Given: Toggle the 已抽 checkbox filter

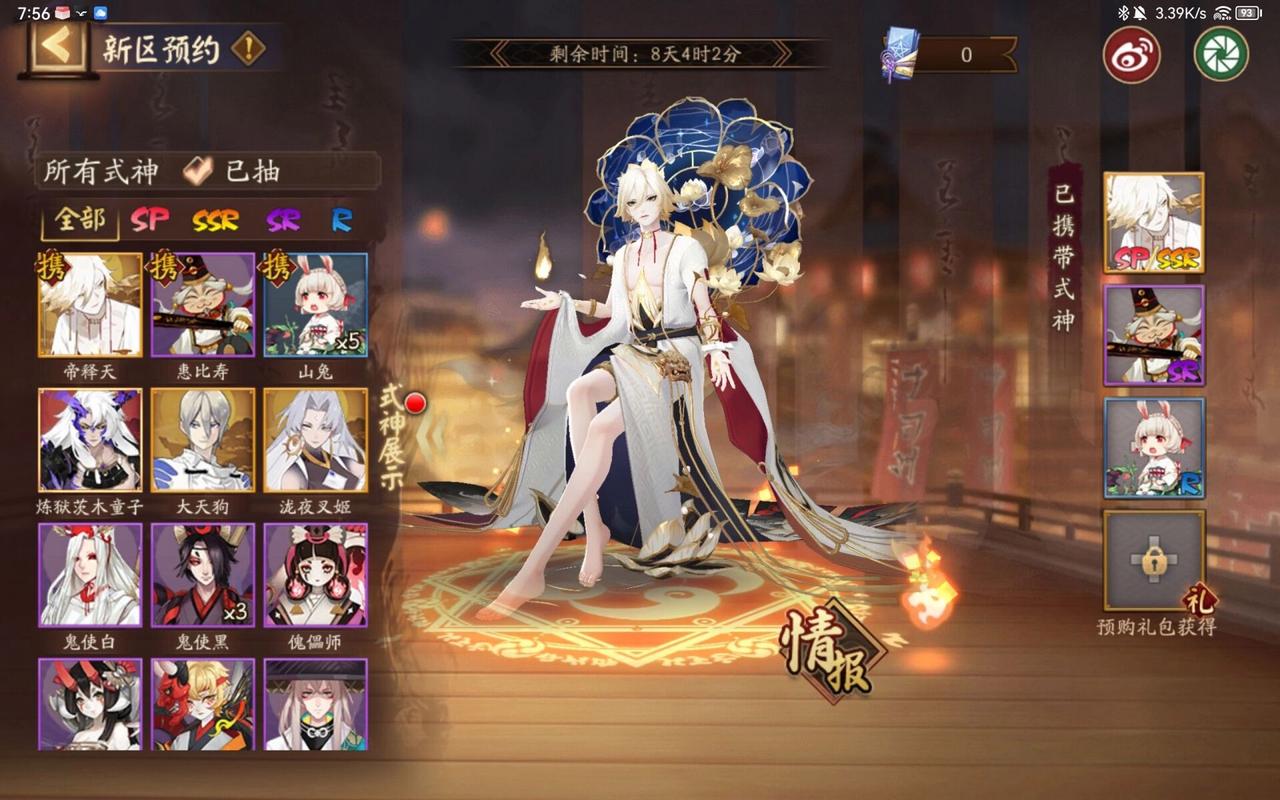Looking at the screenshot, I should click(x=198, y=172).
